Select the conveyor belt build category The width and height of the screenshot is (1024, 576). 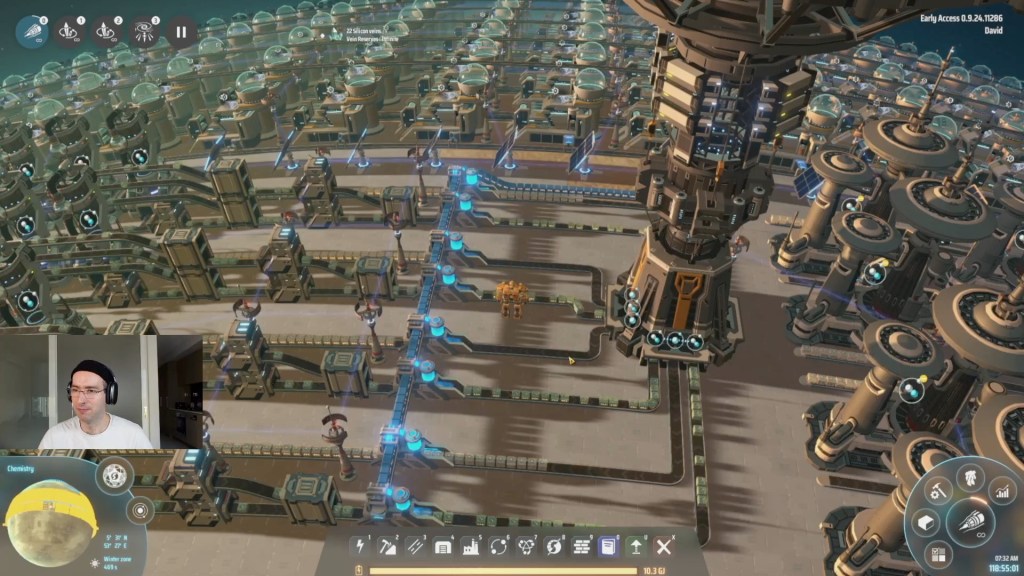[416, 547]
